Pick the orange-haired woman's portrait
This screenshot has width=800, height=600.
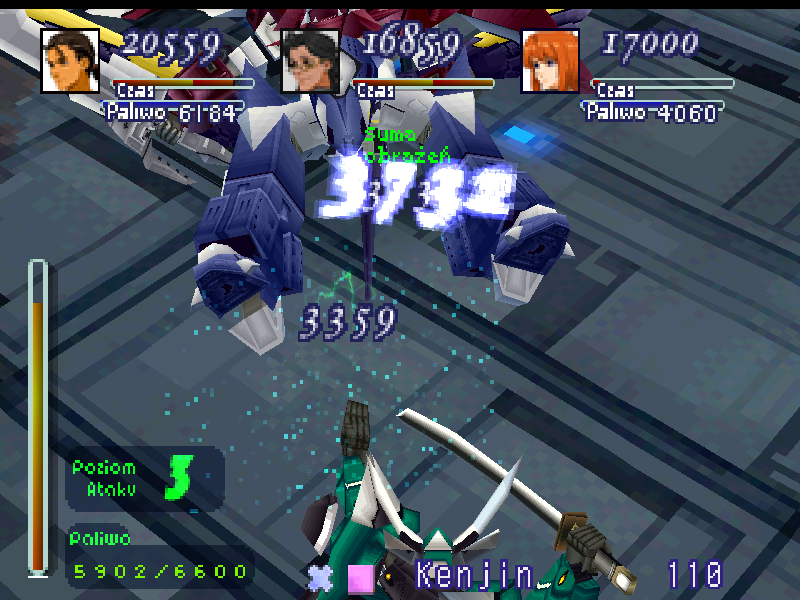(551, 61)
